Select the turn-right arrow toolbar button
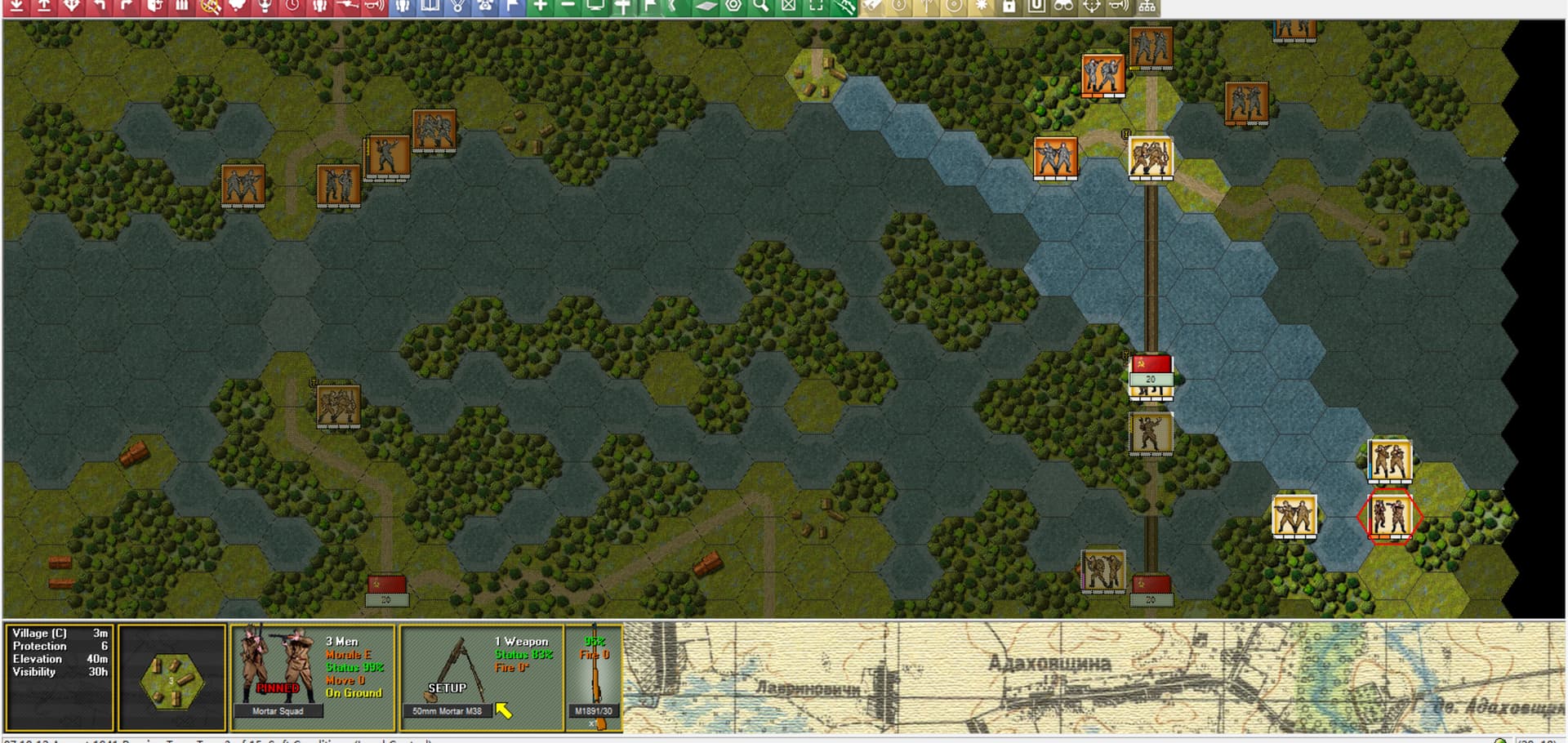 coord(127,7)
